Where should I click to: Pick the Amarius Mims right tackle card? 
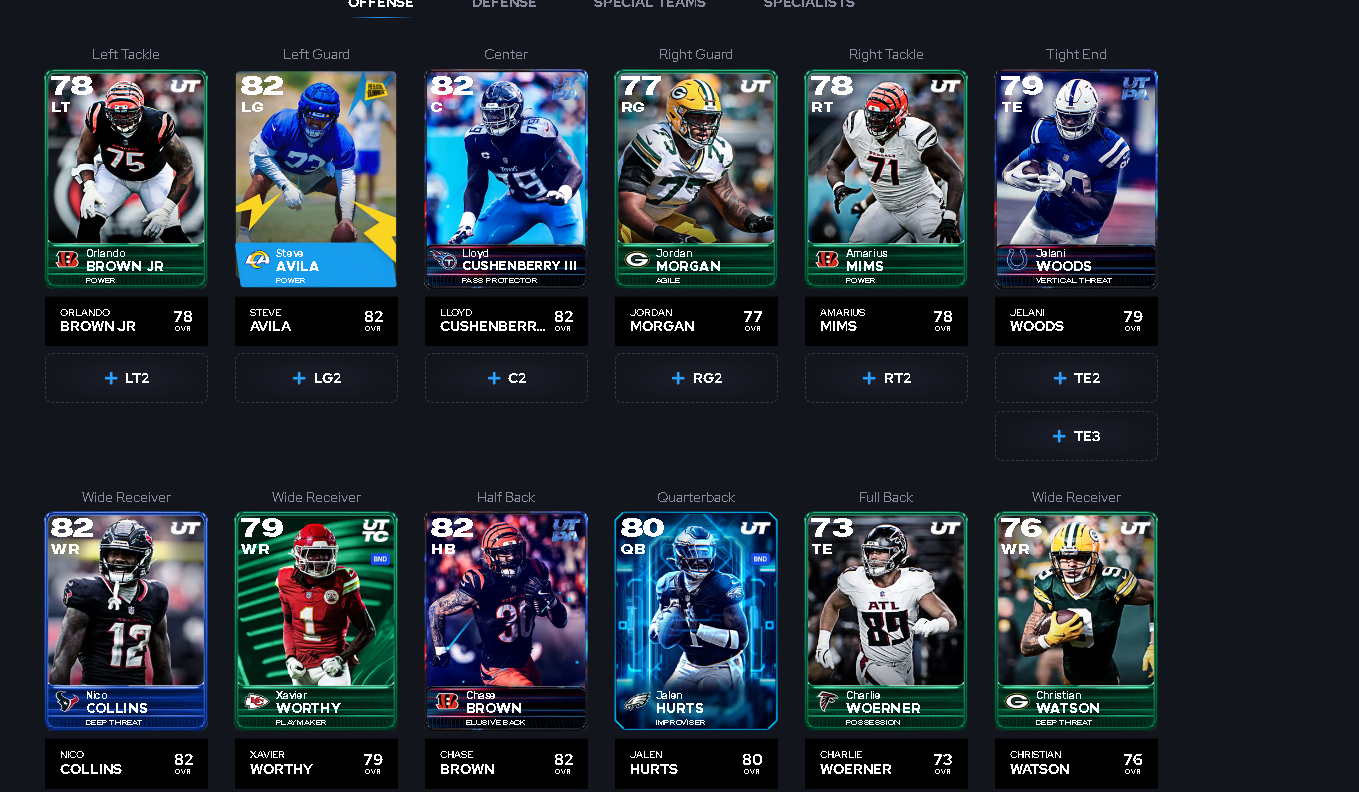(x=886, y=178)
